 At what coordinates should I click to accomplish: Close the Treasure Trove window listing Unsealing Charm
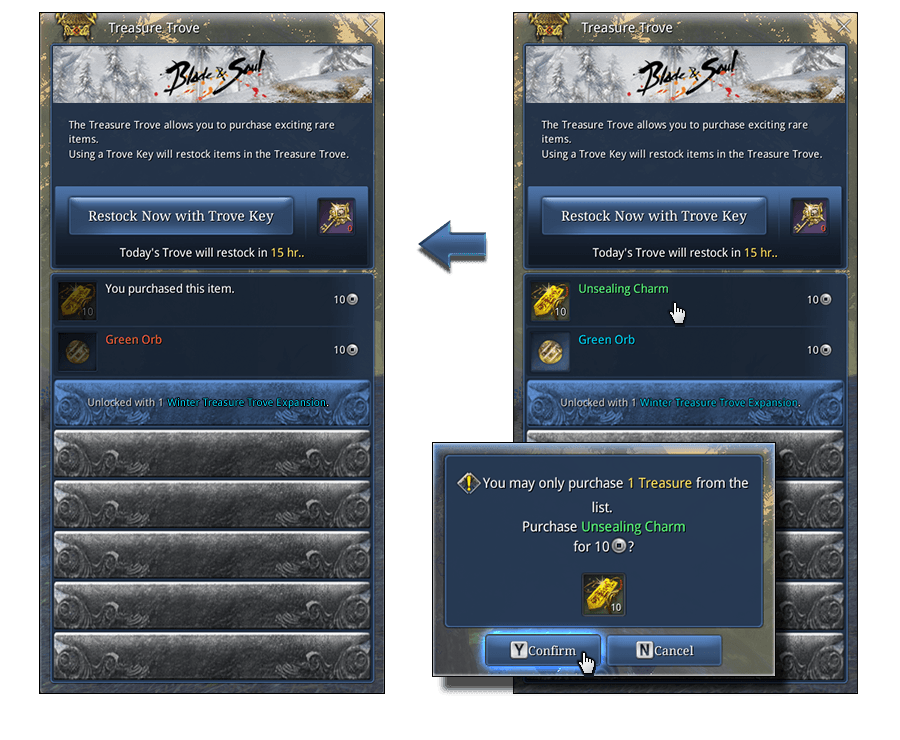pos(843,26)
